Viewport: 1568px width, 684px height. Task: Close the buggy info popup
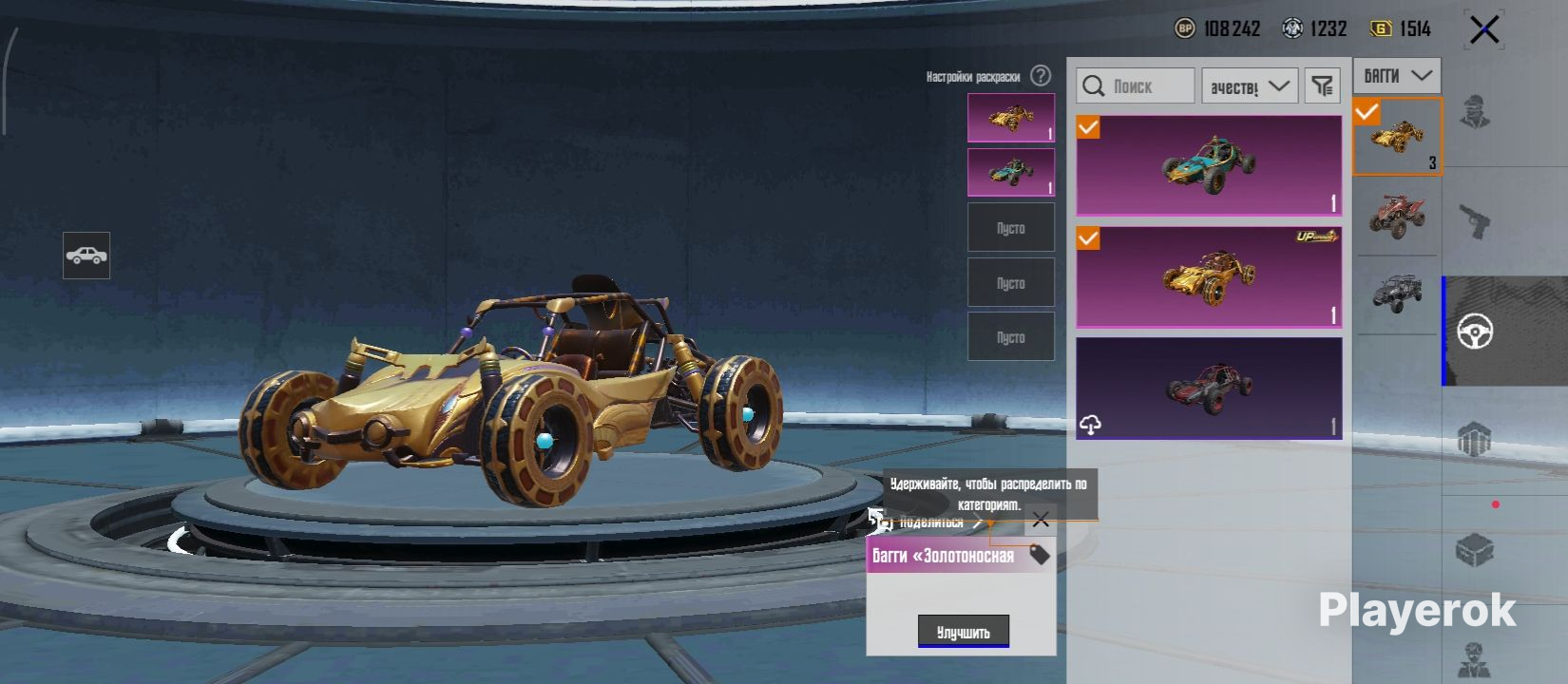coord(1041,520)
